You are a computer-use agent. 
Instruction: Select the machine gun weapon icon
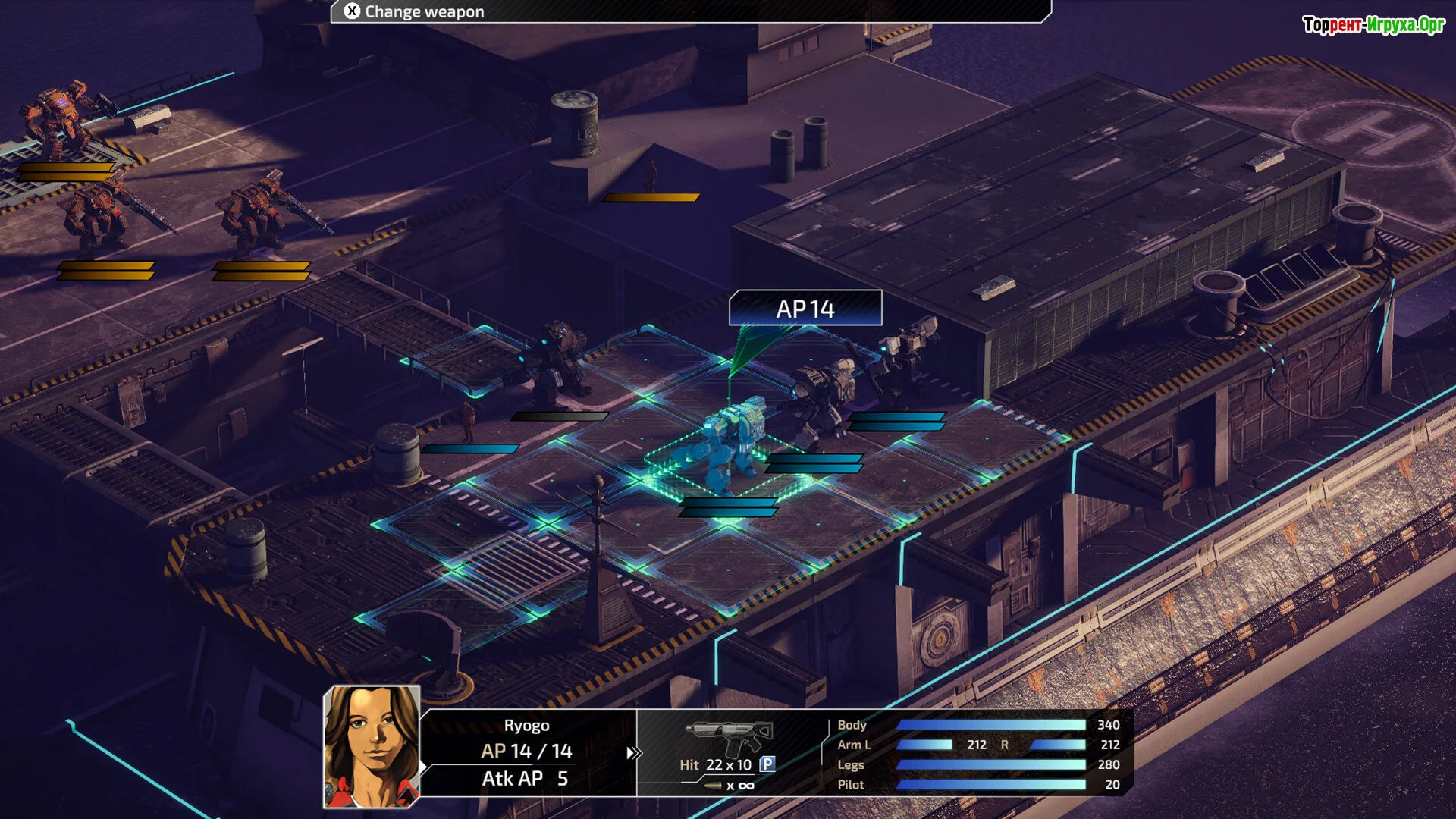(x=730, y=735)
